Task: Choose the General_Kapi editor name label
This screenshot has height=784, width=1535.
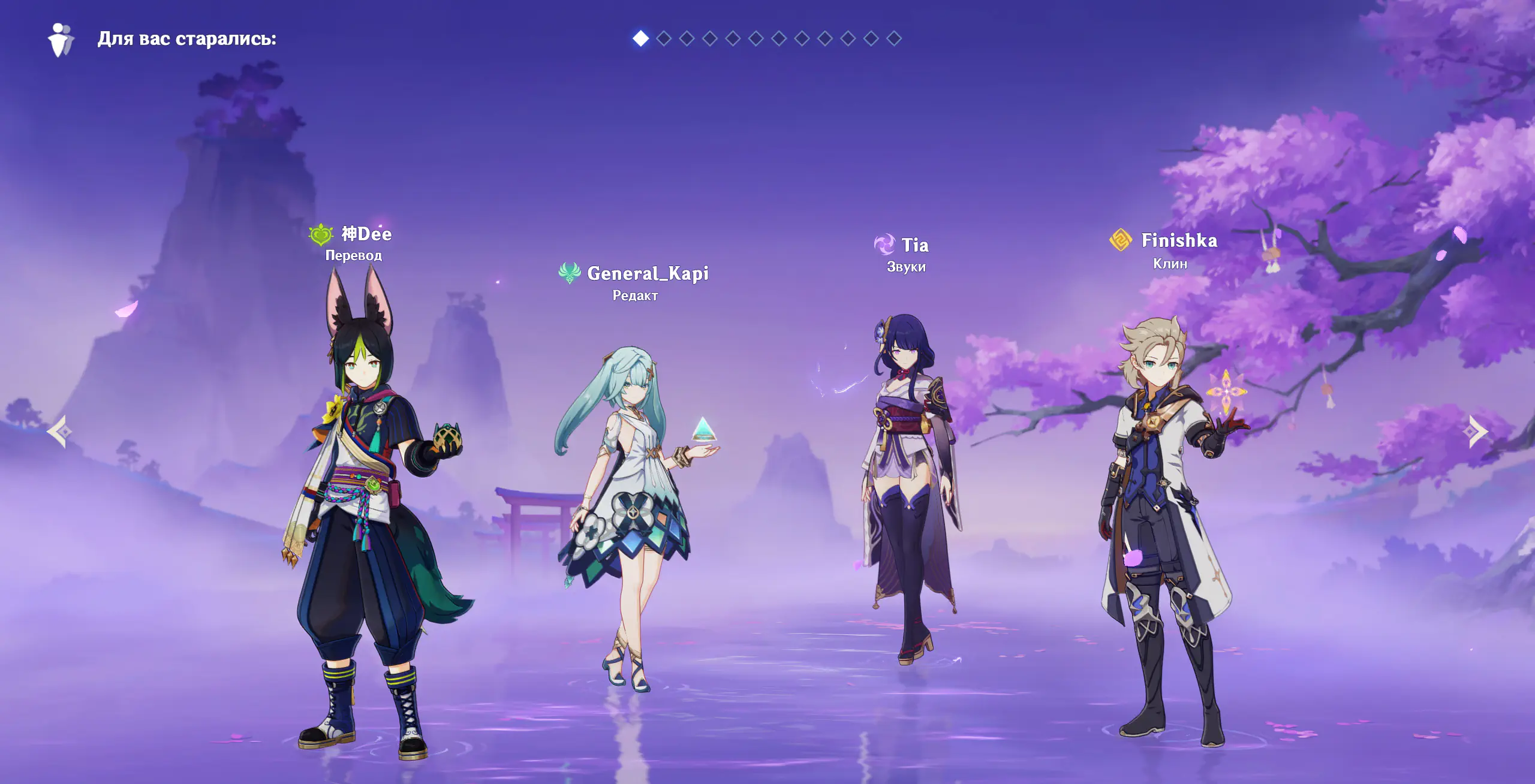Action: pos(648,274)
